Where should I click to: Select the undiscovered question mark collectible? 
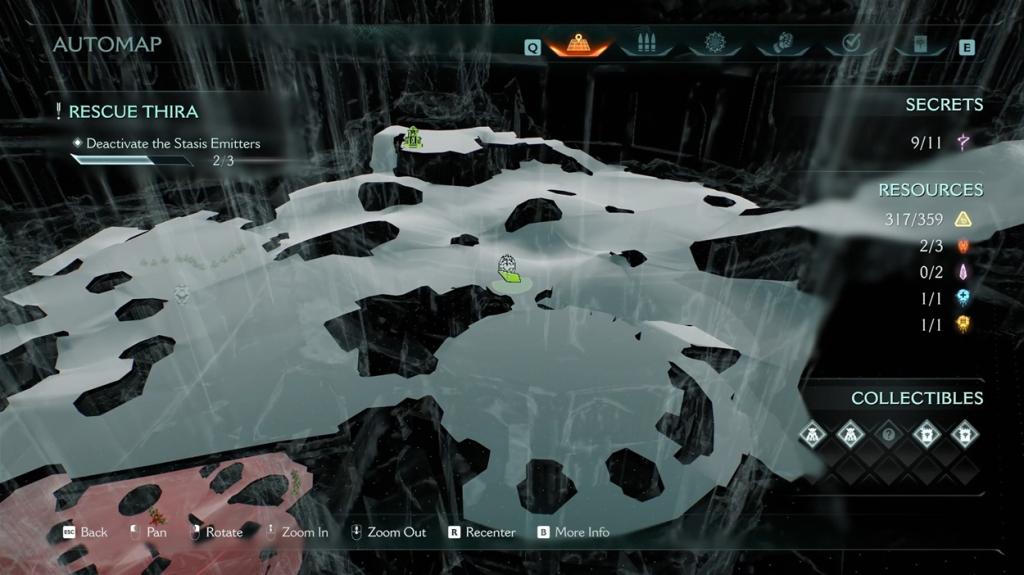pyautogui.click(x=889, y=435)
